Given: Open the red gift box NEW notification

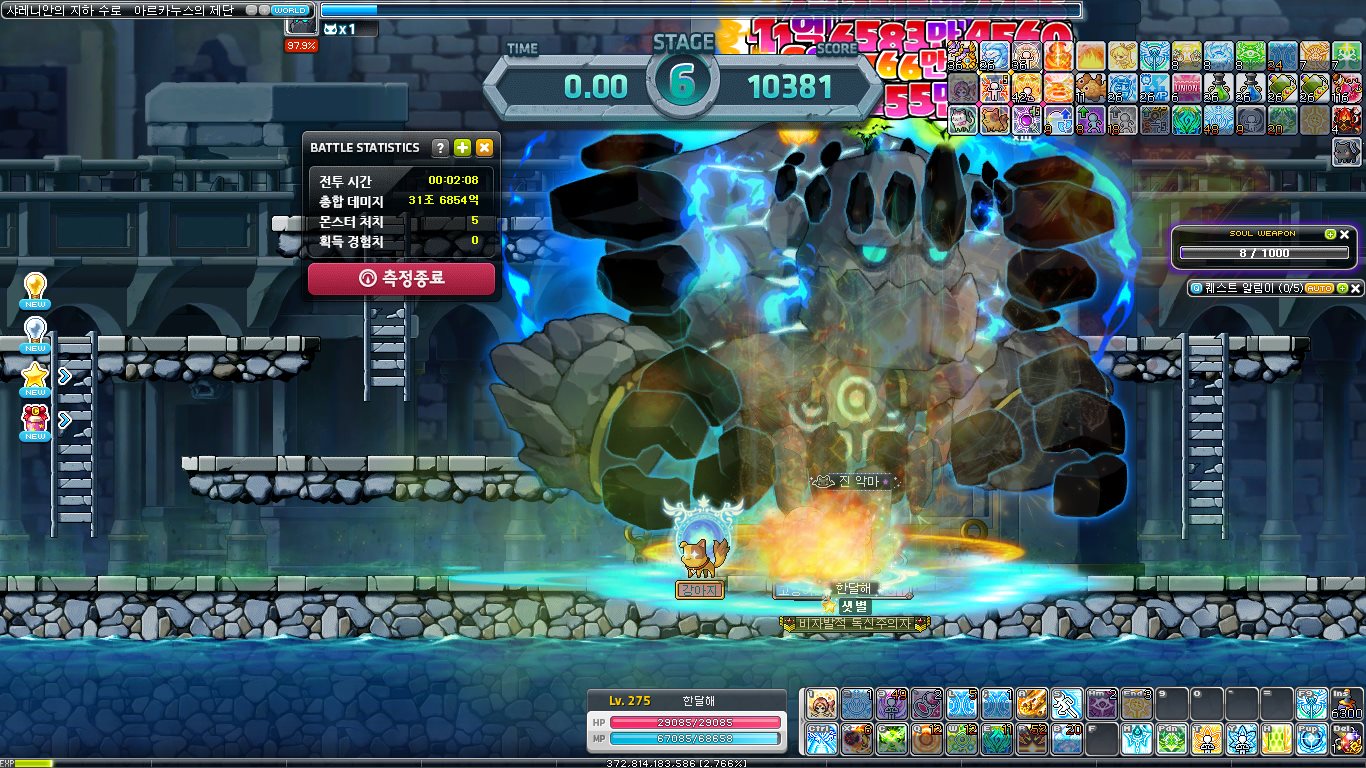Looking at the screenshot, I should (35, 422).
